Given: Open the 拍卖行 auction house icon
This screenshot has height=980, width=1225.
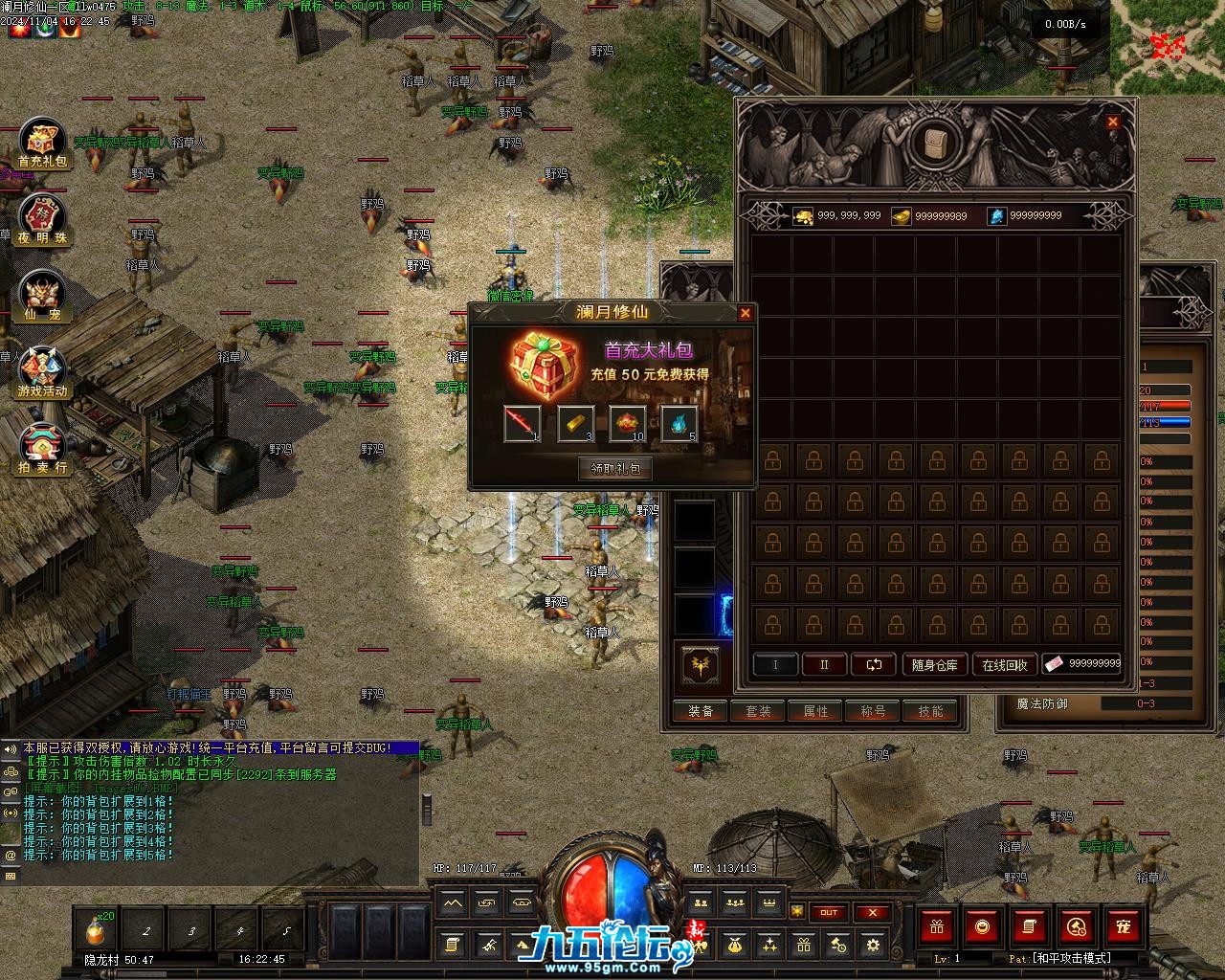Looking at the screenshot, I should (x=42, y=450).
